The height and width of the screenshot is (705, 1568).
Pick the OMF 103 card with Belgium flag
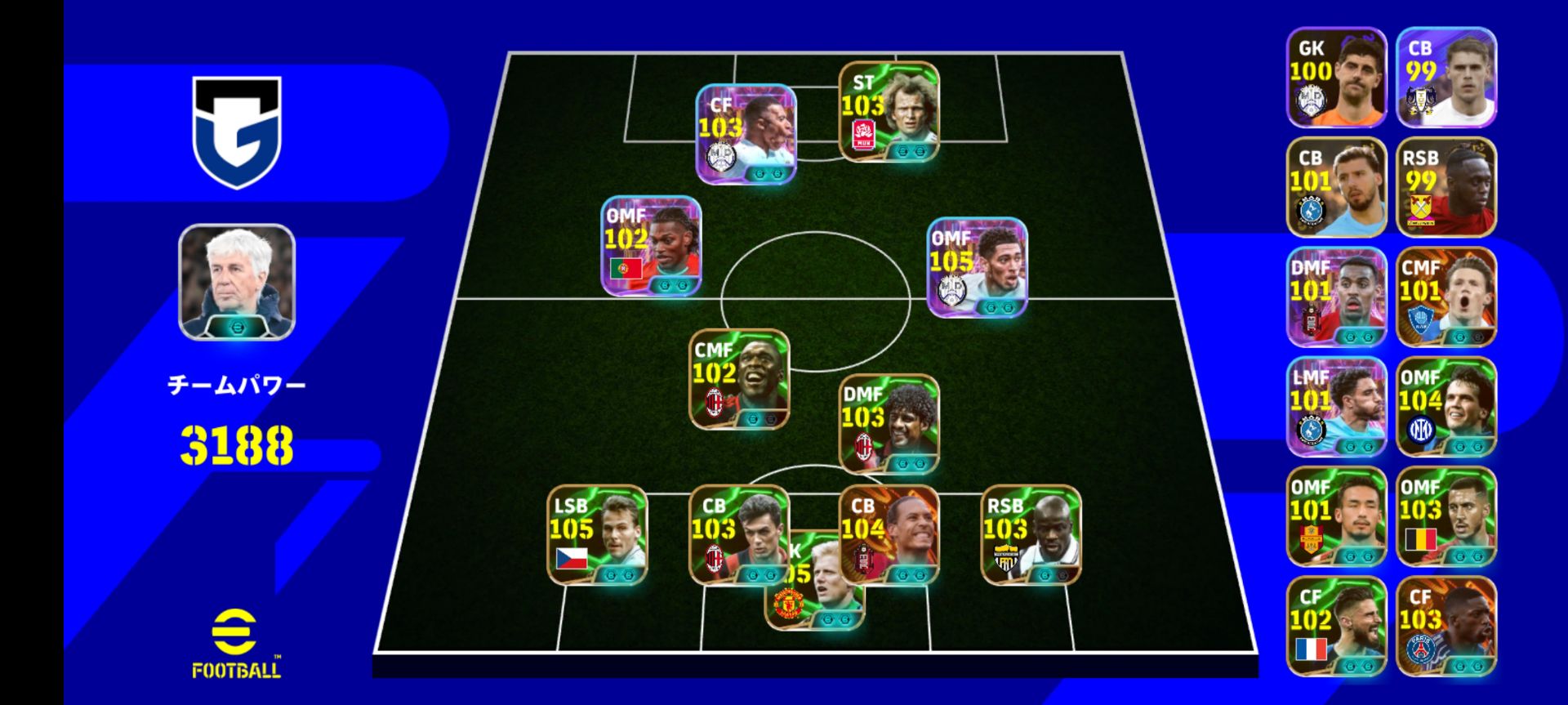pos(1445,516)
